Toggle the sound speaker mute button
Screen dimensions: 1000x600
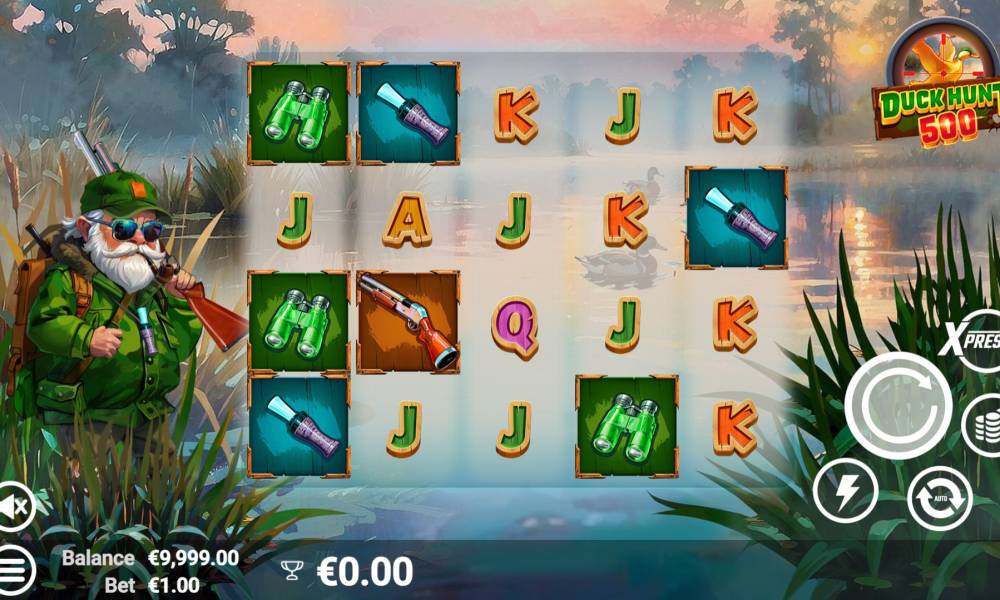(14, 509)
